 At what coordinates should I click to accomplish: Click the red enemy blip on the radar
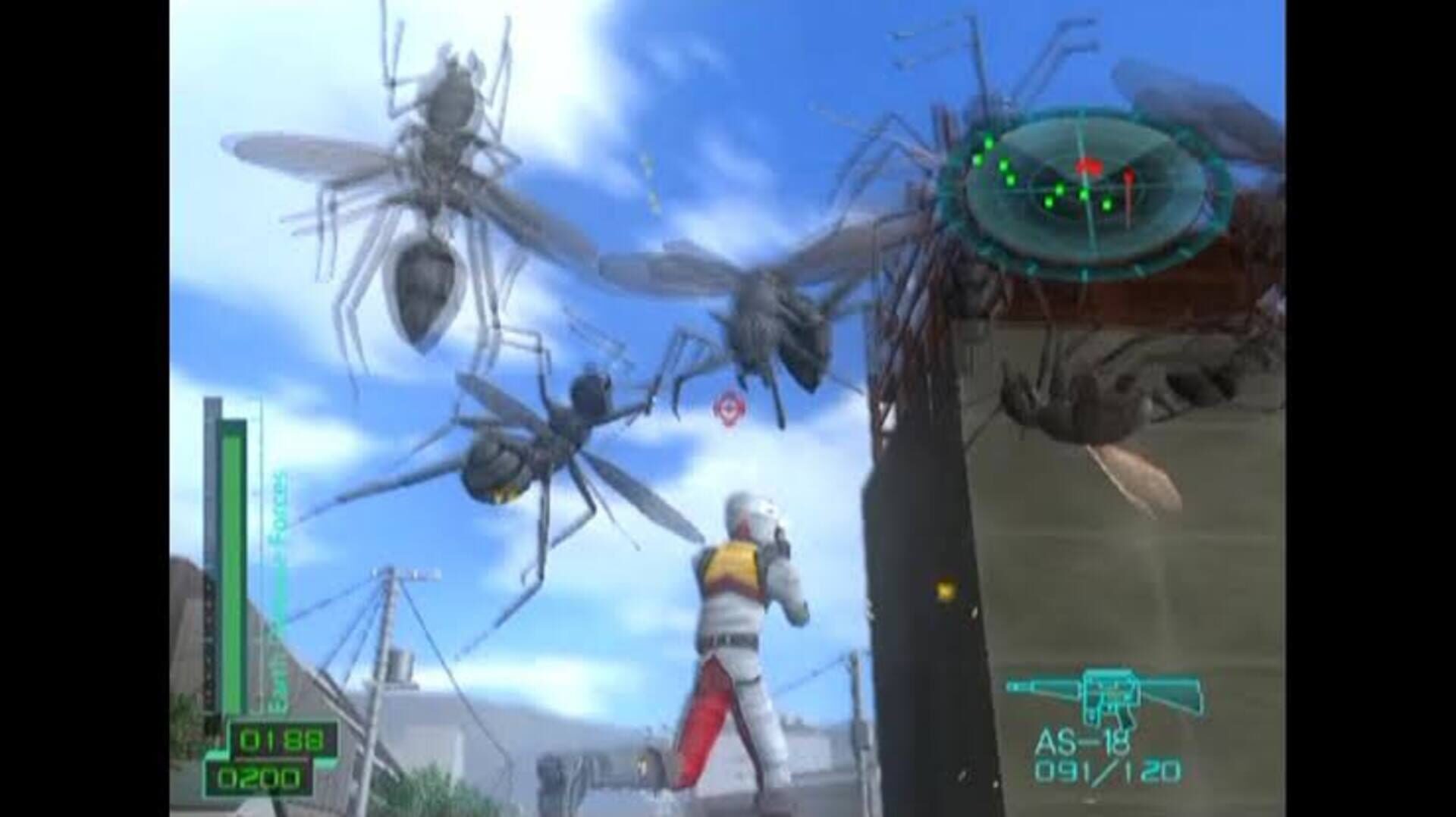tap(1090, 165)
